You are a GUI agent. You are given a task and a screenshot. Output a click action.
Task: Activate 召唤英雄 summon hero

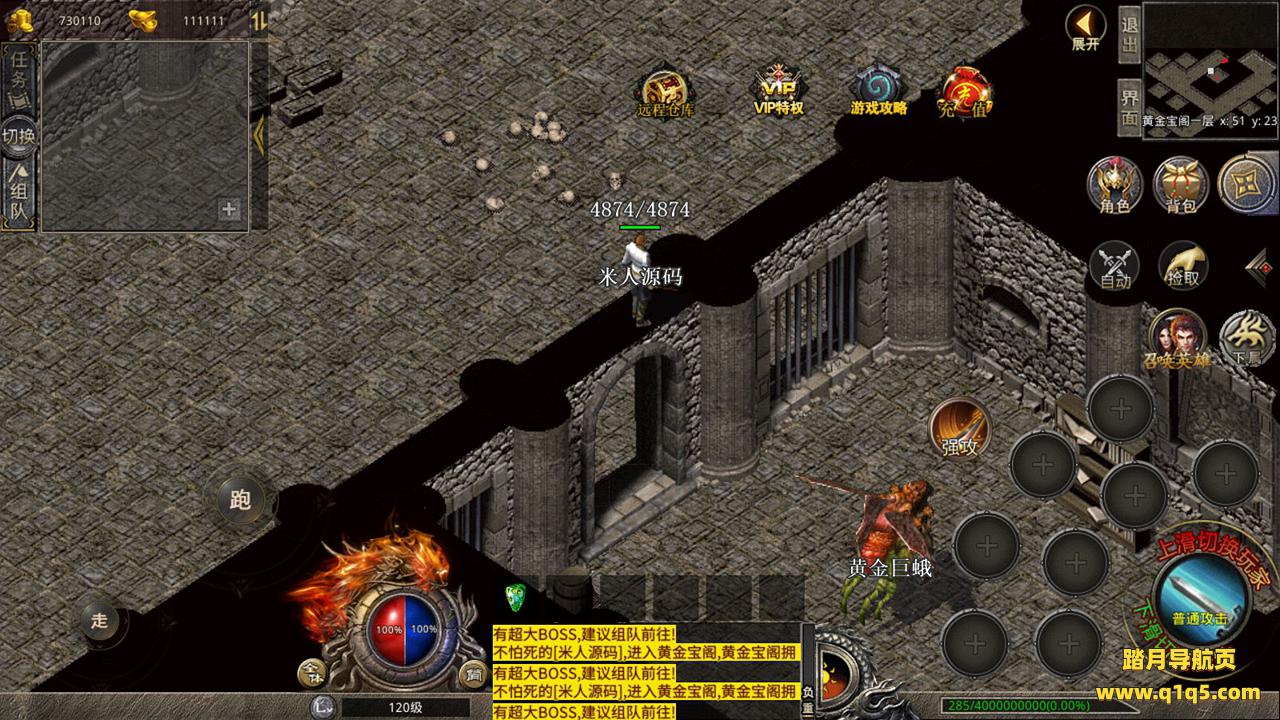coord(1177,338)
